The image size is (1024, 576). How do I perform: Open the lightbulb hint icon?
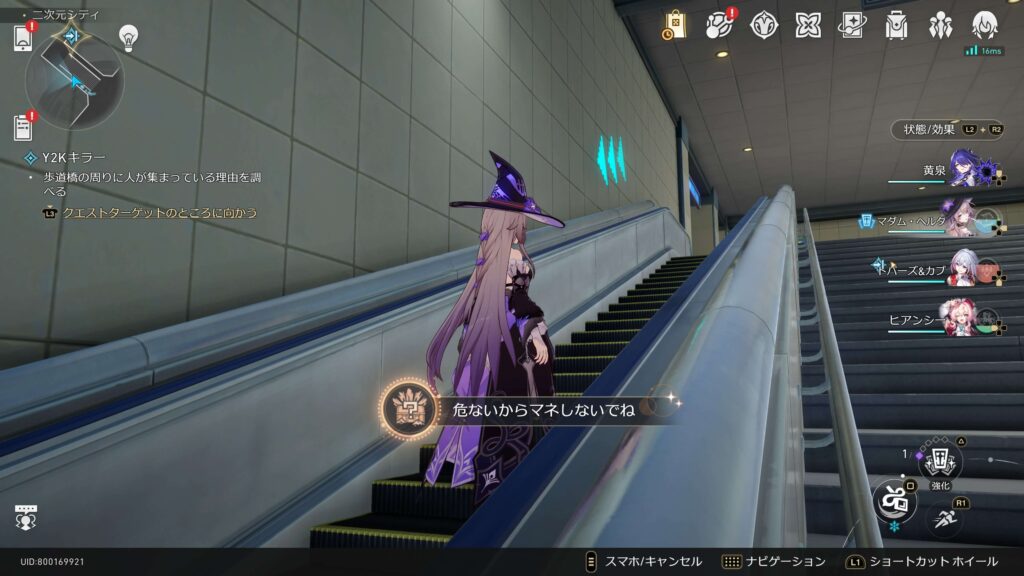pyautogui.click(x=128, y=36)
